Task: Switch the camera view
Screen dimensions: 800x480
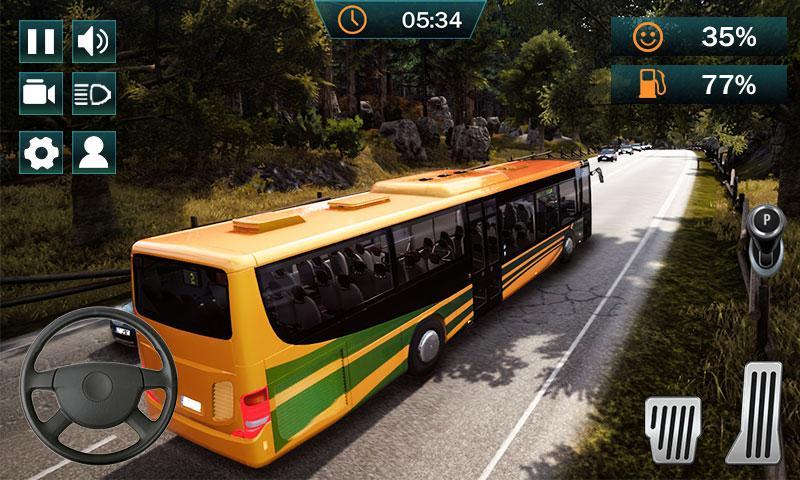Action: 41,95
